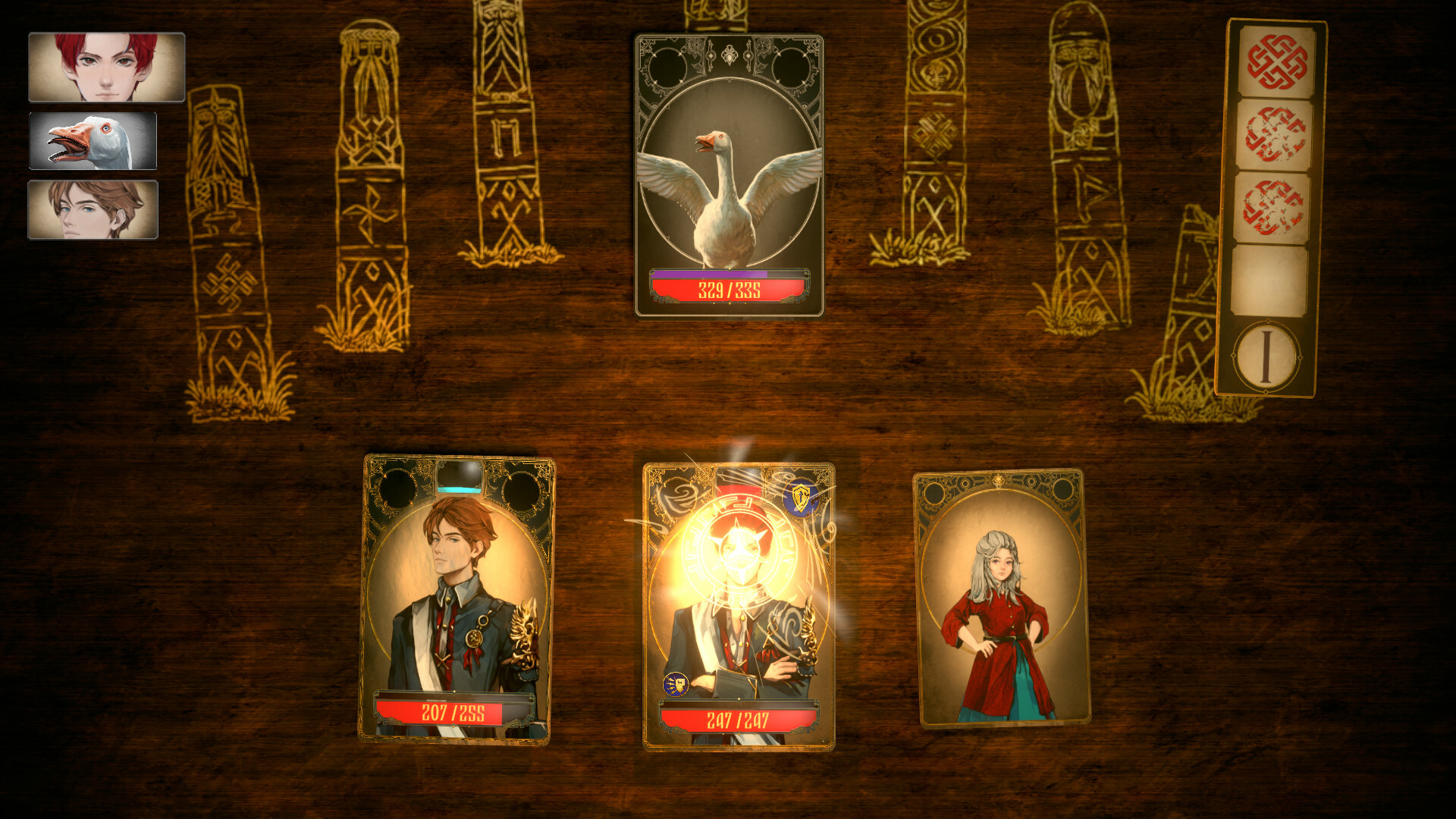
Task: Select the red-haired character portrait in the sidebar
Action: 106,67
